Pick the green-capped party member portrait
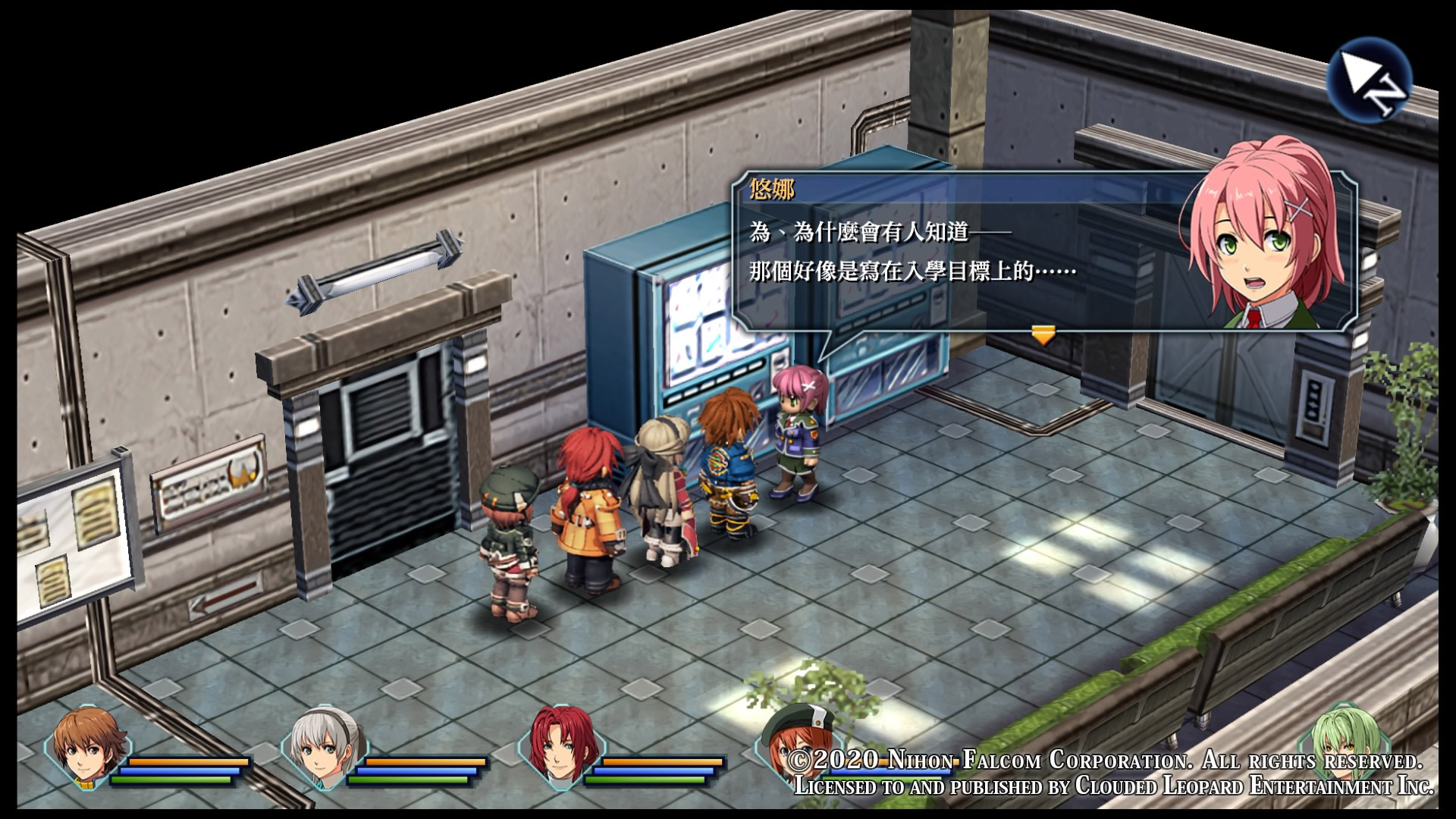This screenshot has width=1456, height=819. 789,739
